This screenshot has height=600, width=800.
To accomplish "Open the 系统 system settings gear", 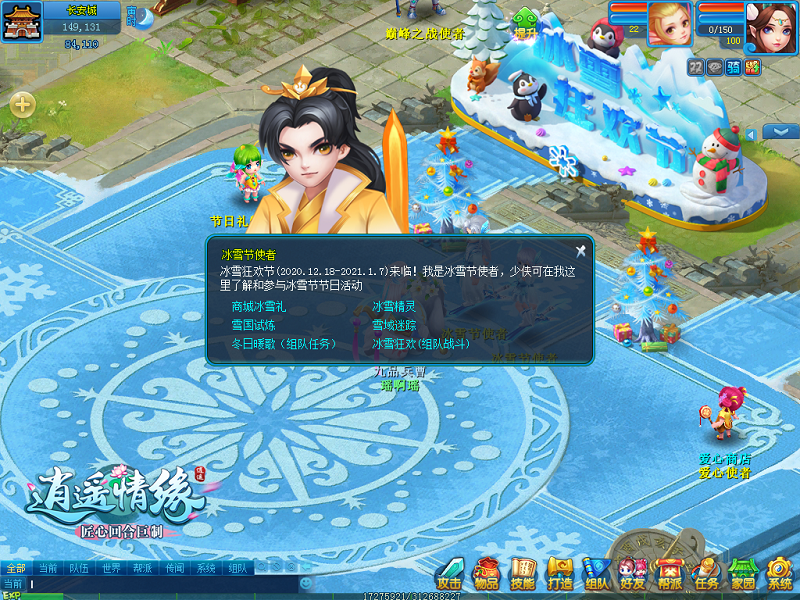I will (779, 574).
